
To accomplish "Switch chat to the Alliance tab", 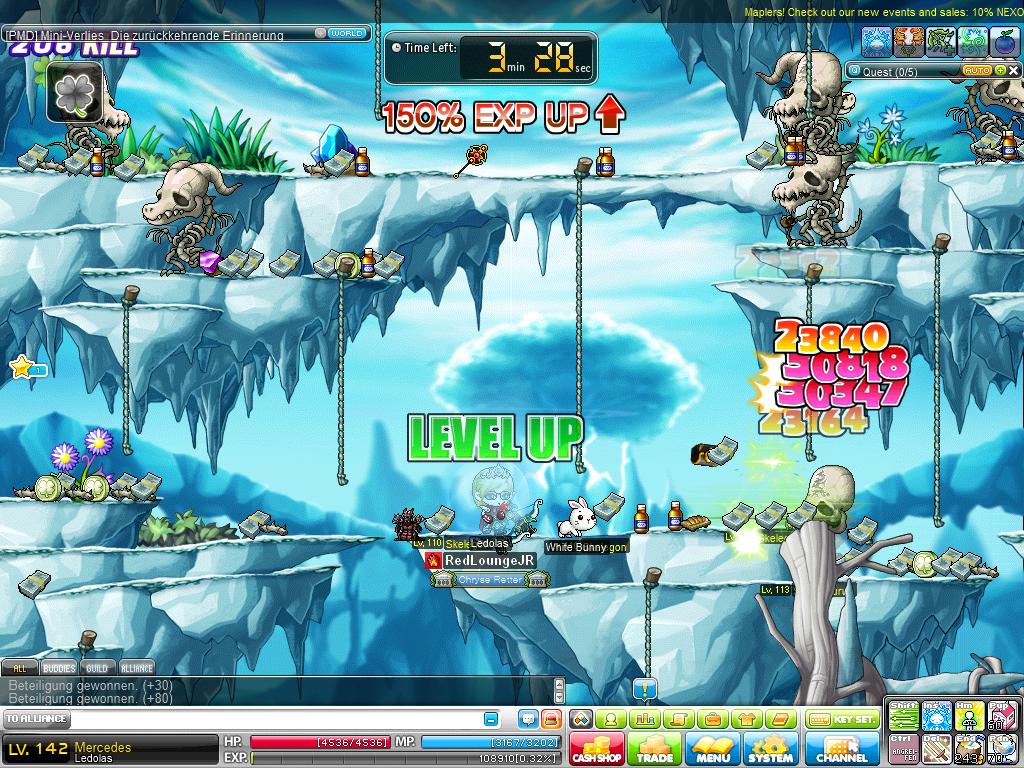I will click(137, 668).
